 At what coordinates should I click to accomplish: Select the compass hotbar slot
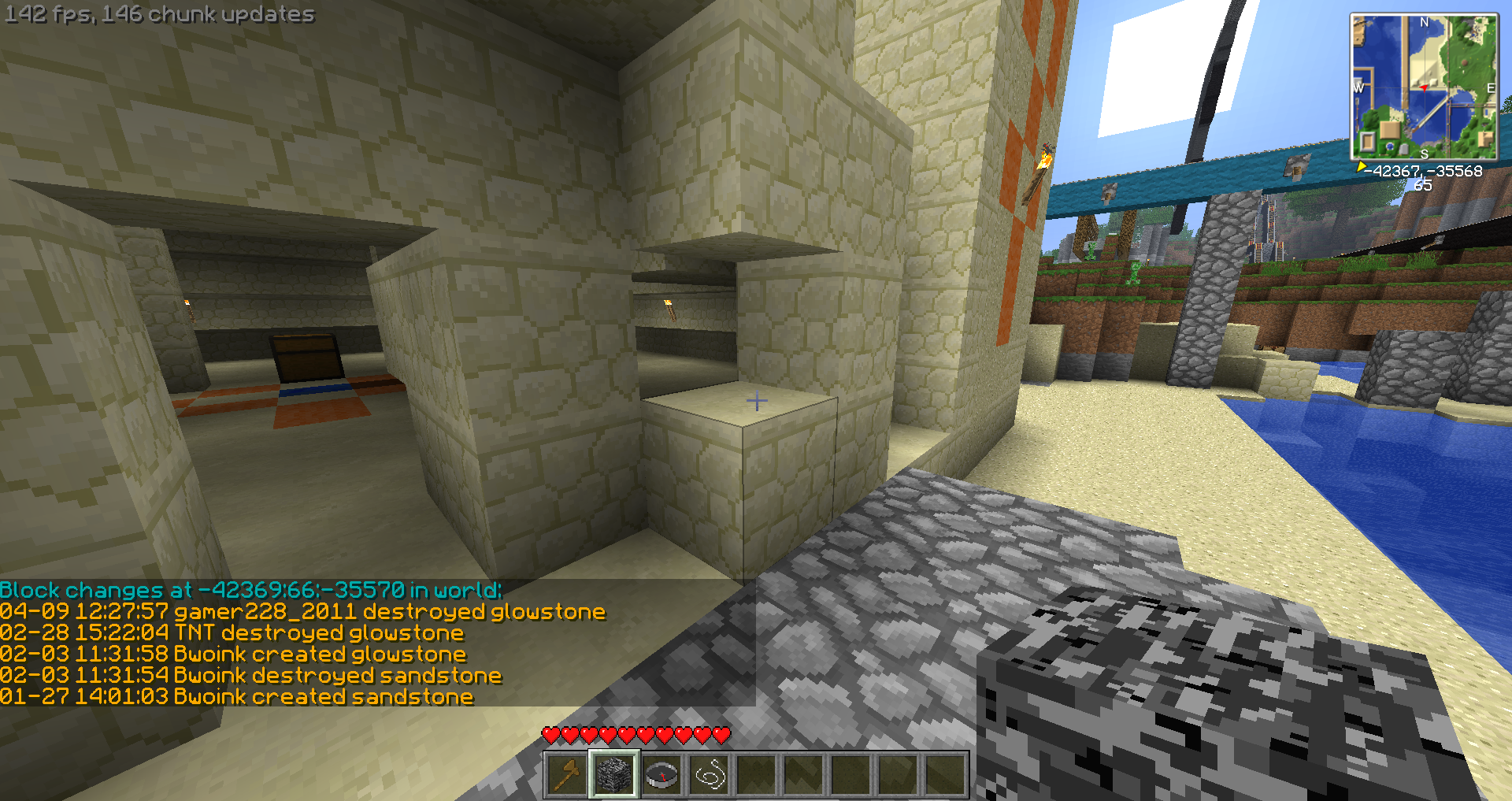click(x=661, y=775)
